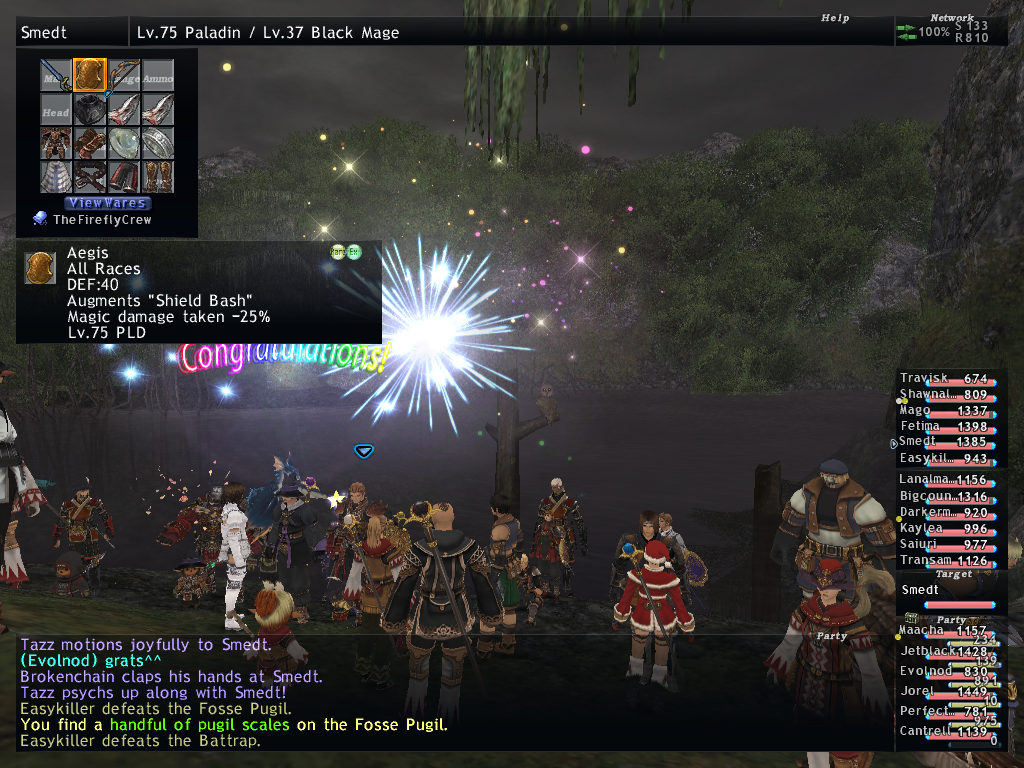Select the main-hand sword slot
Image resolution: width=1024 pixels, height=768 pixels.
56,75
